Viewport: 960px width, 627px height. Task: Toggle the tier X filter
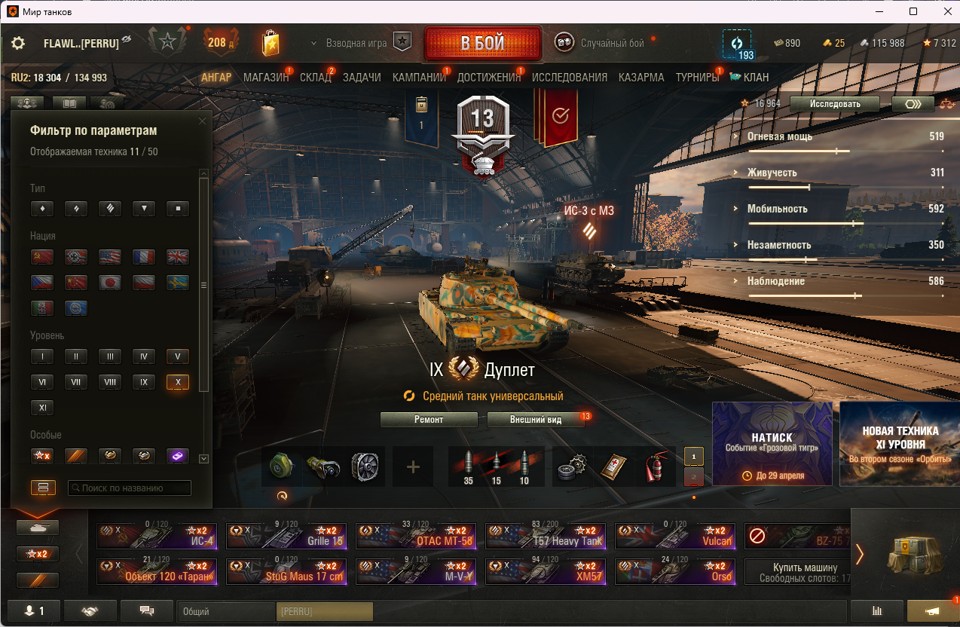[x=177, y=382]
